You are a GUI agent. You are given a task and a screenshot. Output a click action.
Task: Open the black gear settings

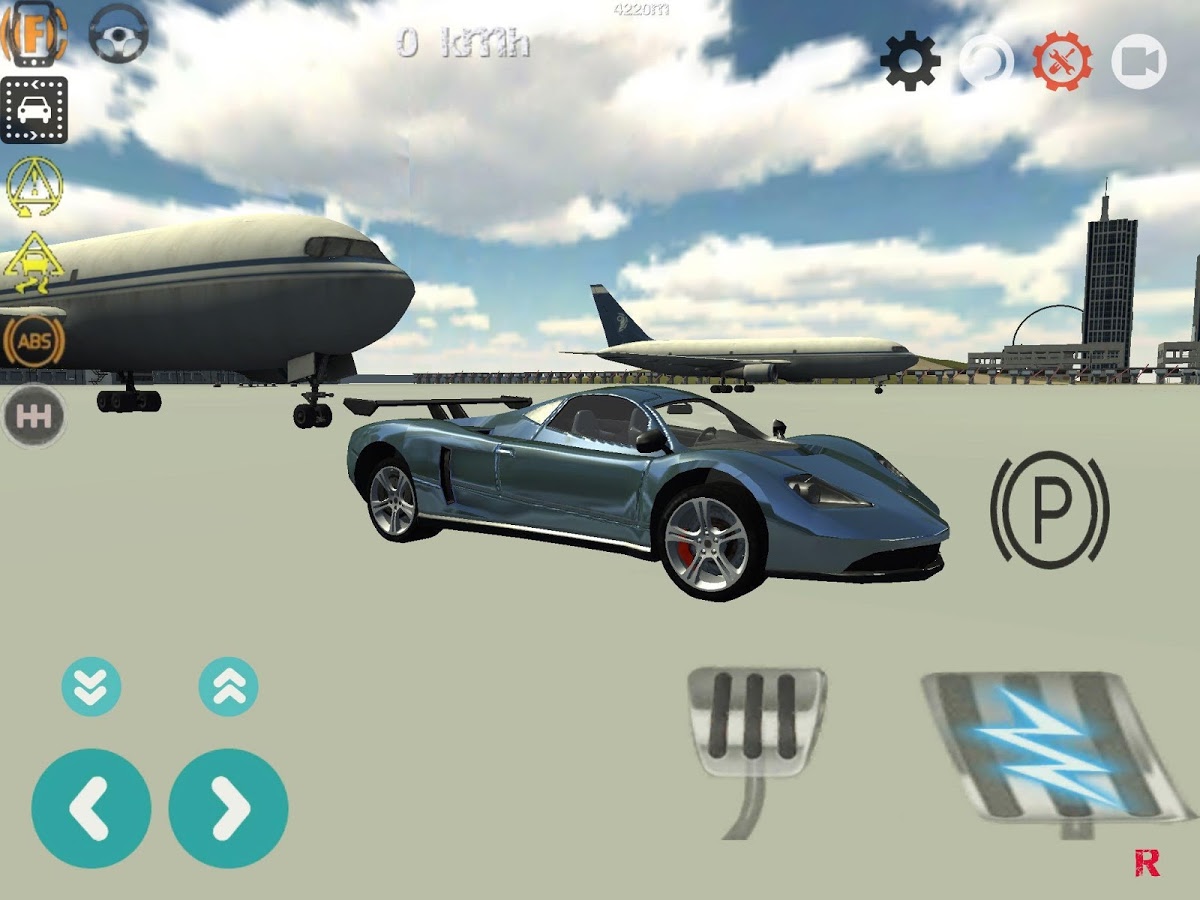click(x=910, y=62)
